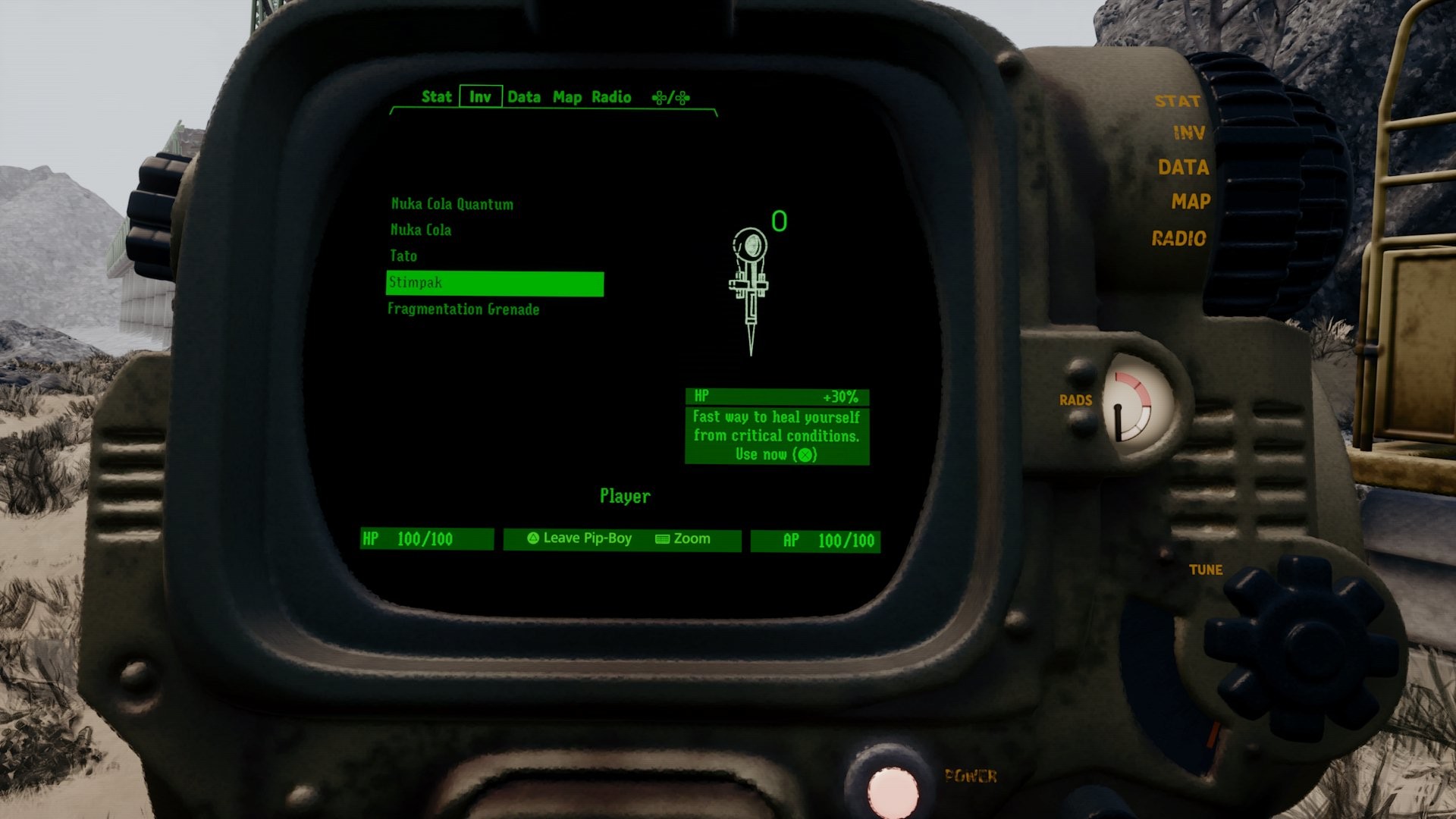Switch to the Map tab at the top
The width and height of the screenshot is (1456, 819).
click(567, 97)
